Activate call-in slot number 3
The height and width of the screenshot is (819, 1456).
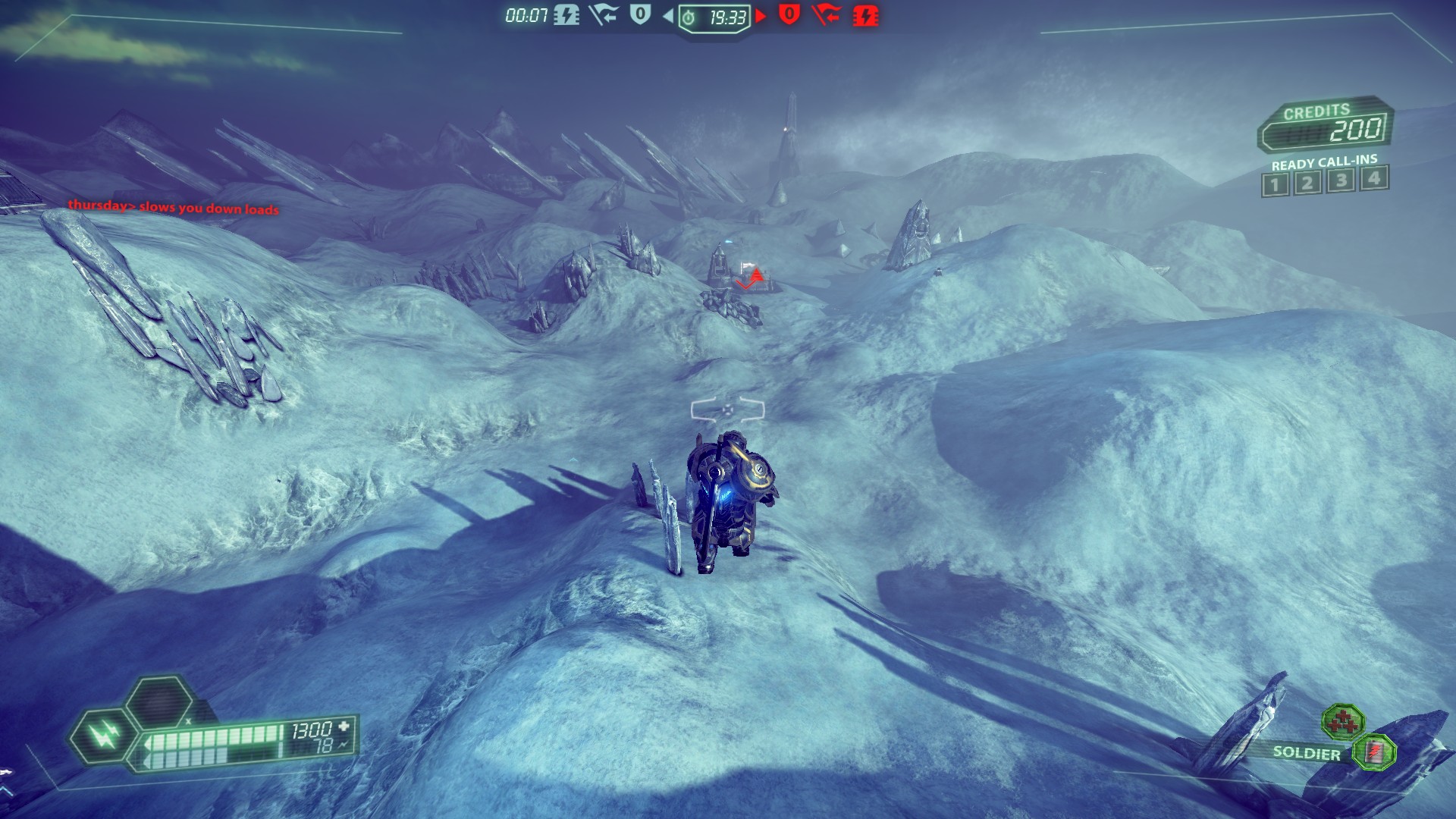[x=1341, y=180]
